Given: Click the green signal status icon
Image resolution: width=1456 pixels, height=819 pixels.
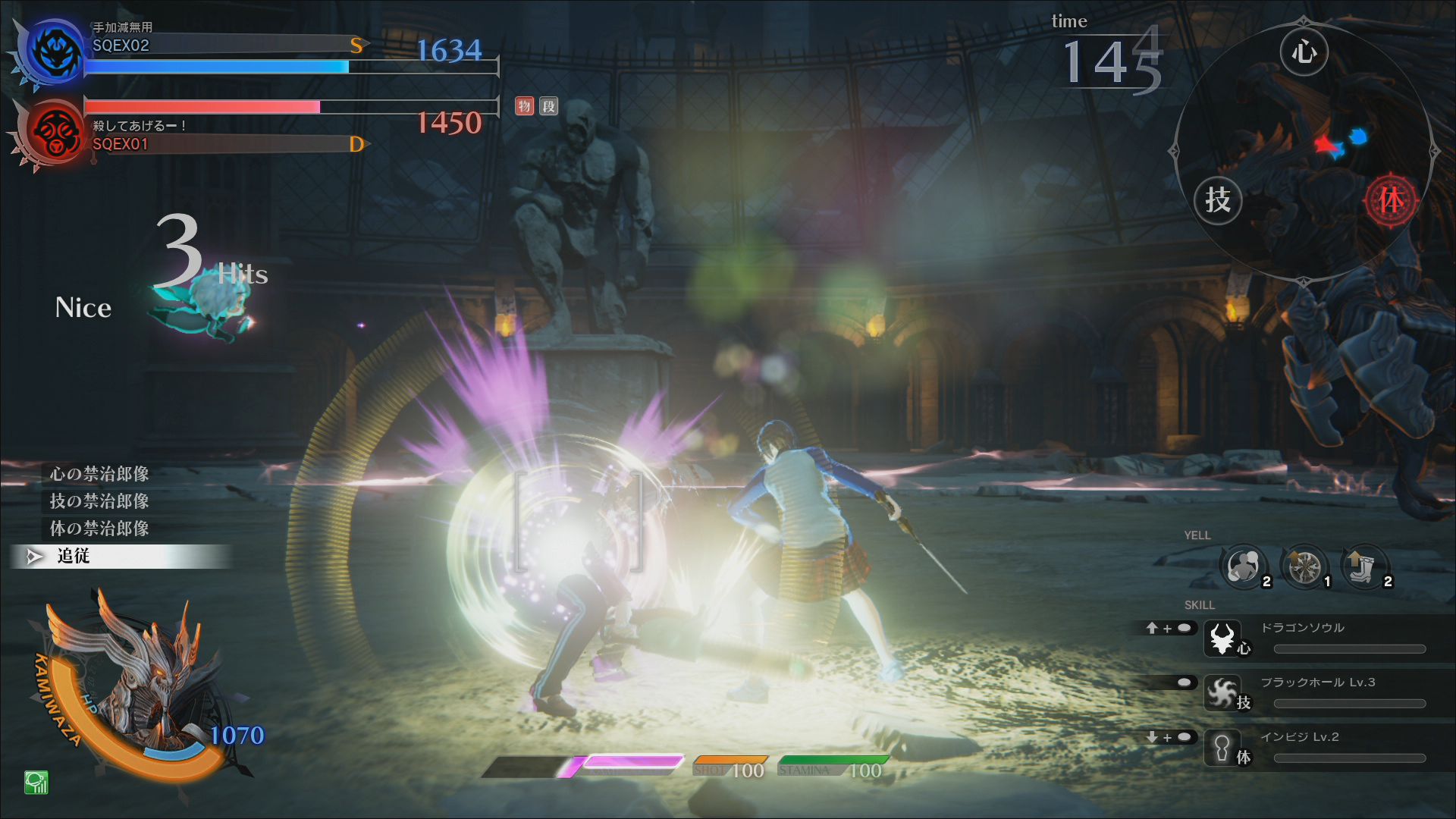Looking at the screenshot, I should (36, 782).
